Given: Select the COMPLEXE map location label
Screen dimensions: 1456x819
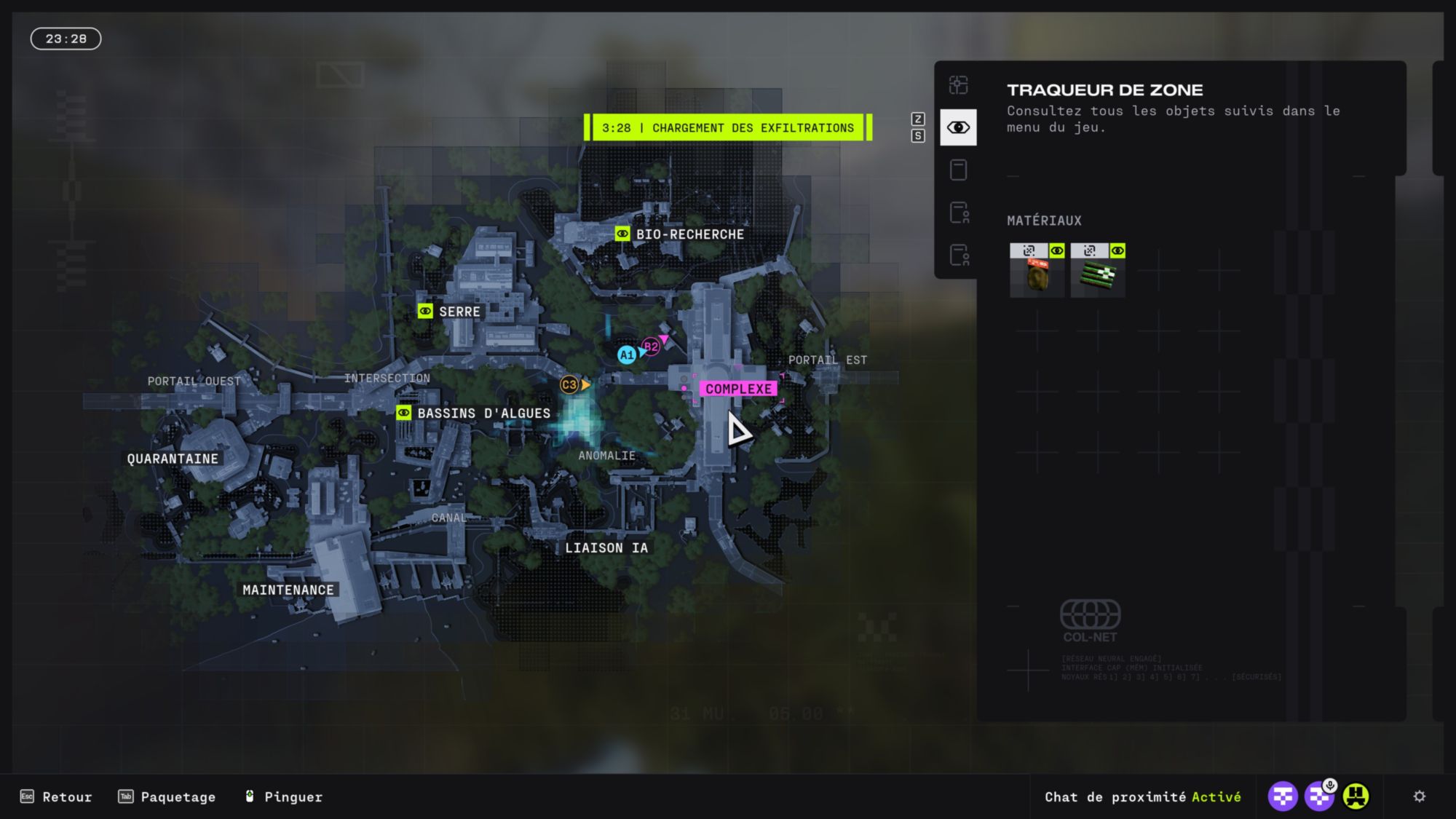Looking at the screenshot, I should [x=738, y=389].
